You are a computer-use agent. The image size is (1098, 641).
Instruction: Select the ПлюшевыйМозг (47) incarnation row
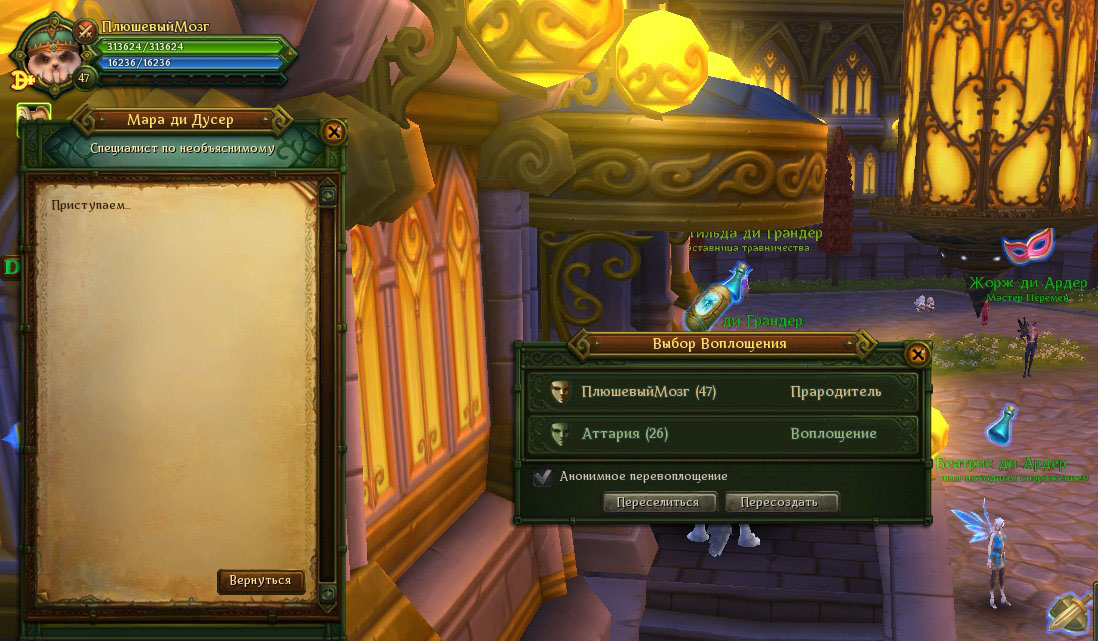click(722, 392)
